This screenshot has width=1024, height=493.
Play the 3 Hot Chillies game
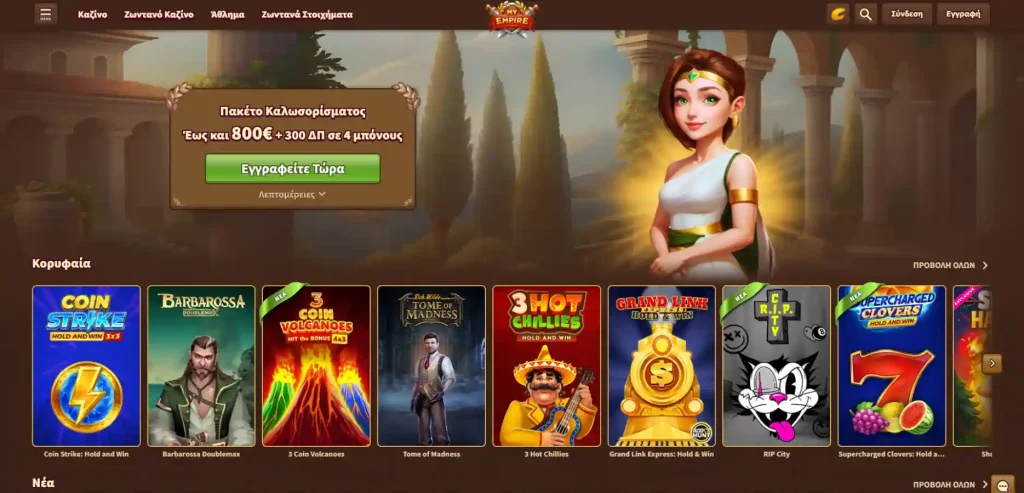coord(546,366)
